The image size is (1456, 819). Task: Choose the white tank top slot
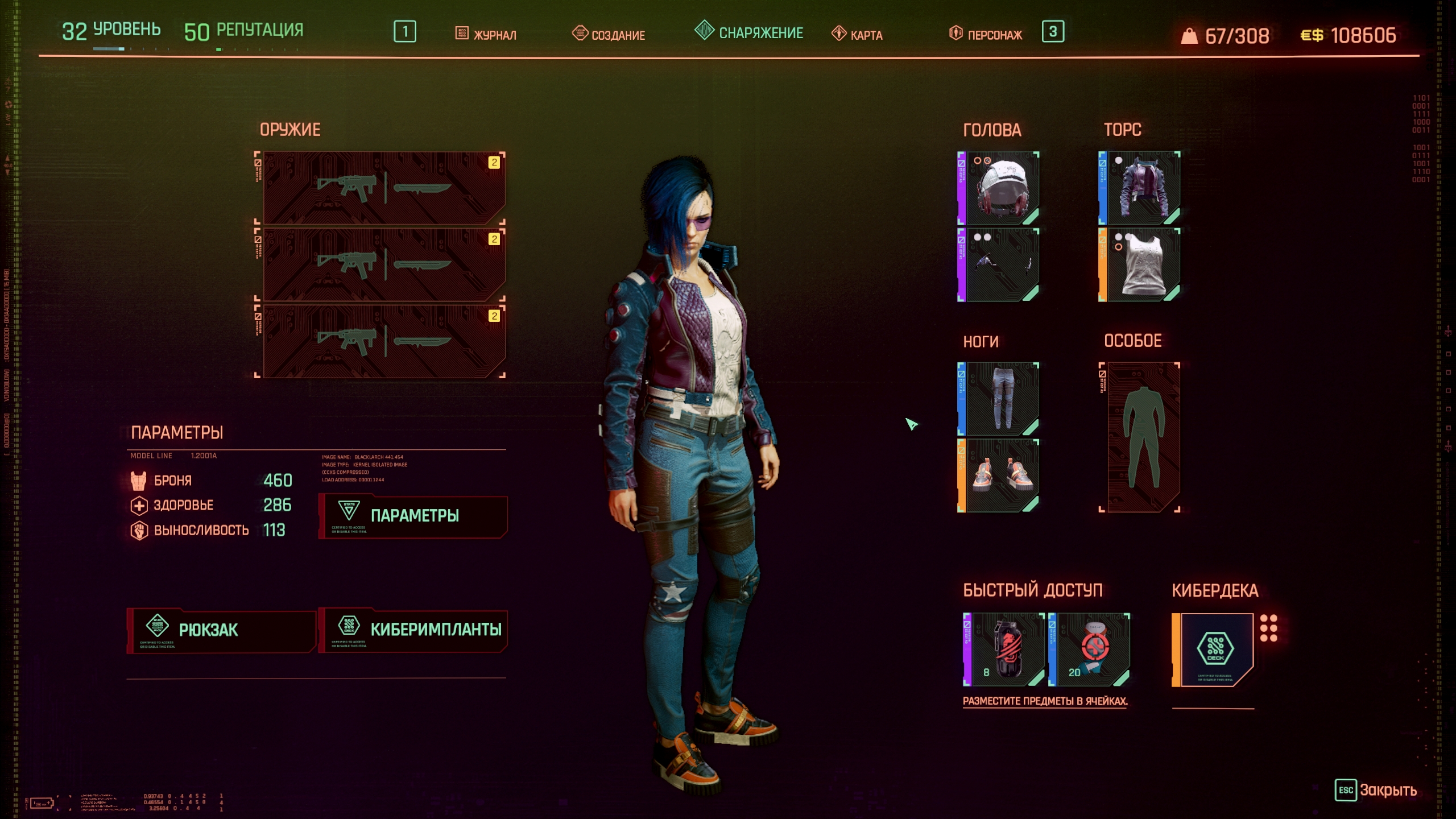[1140, 265]
